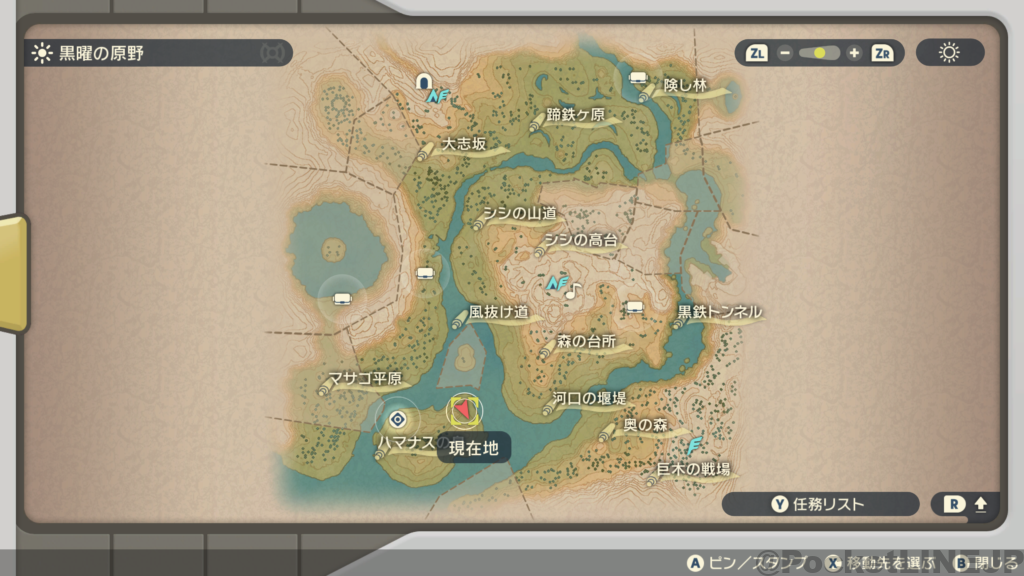Click the up-arrow button beside R
Image resolution: width=1024 pixels, height=576 pixels.
980,504
